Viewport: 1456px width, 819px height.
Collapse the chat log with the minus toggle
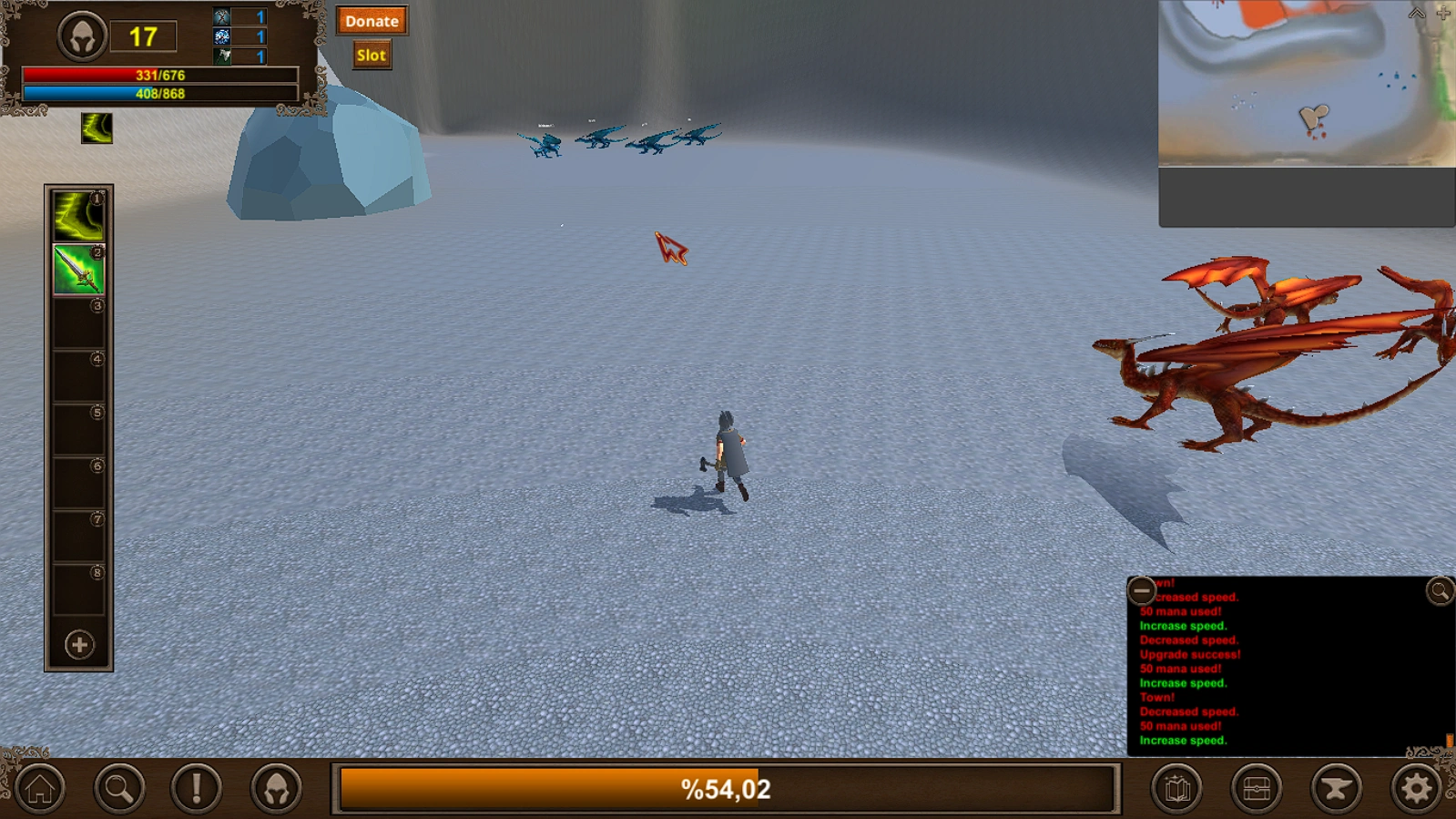click(x=1139, y=590)
